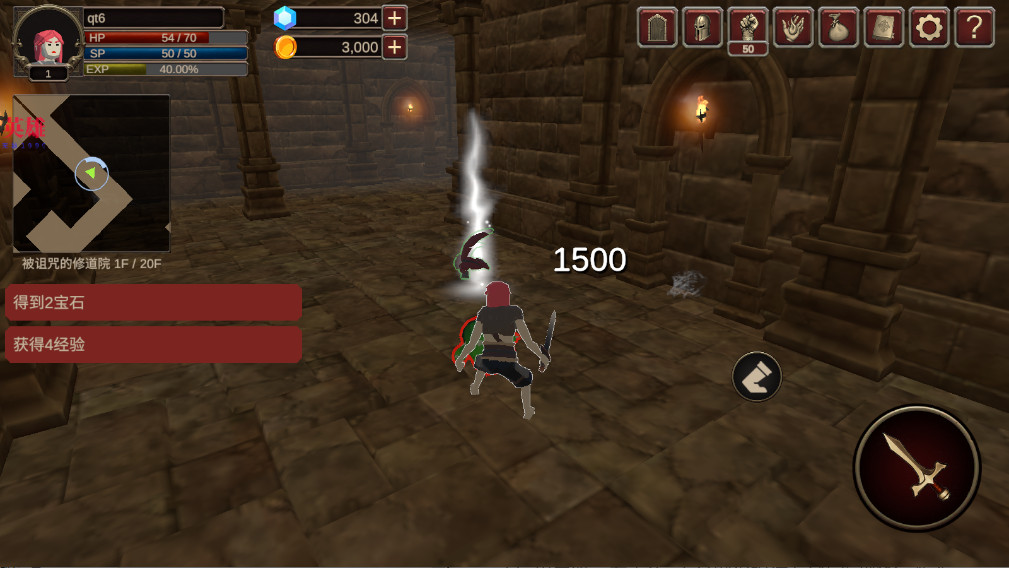Open the flaming hand skills menu
The image size is (1009, 568).
pyautogui.click(x=794, y=27)
